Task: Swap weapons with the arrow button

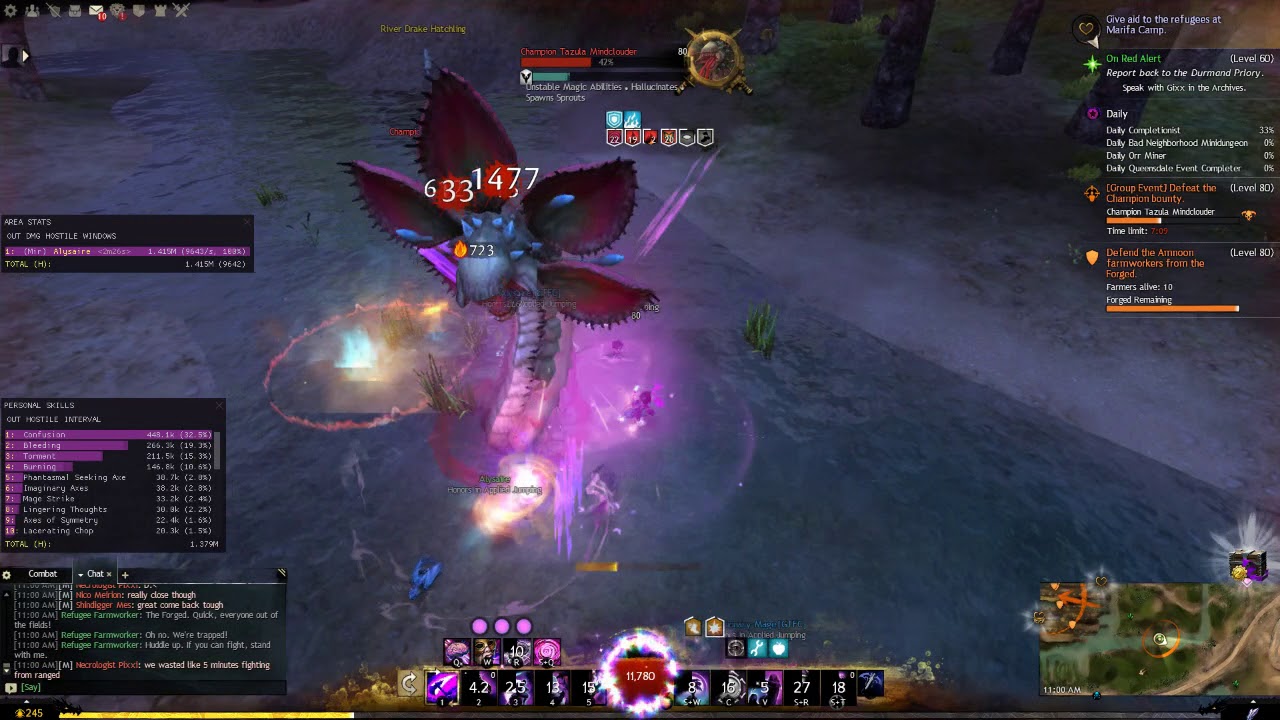Action: click(x=409, y=684)
